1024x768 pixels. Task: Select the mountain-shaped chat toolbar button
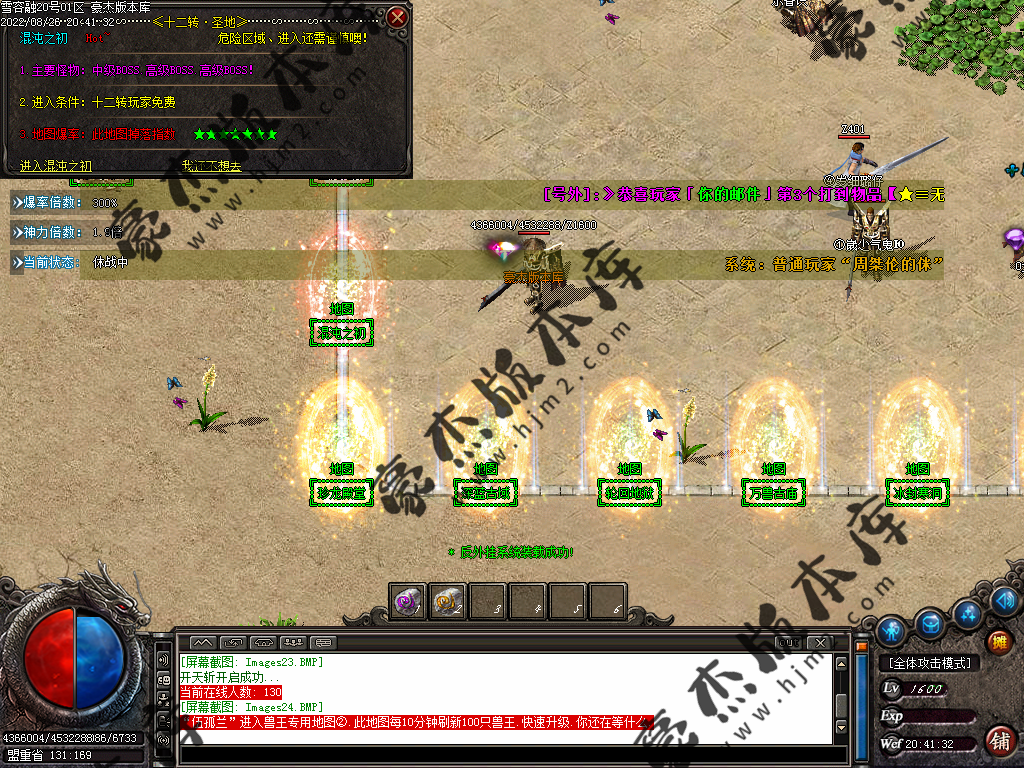pyautogui.click(x=203, y=641)
